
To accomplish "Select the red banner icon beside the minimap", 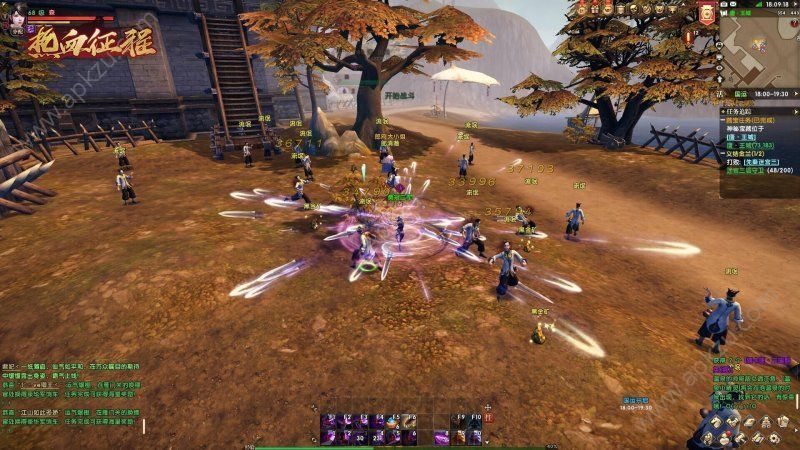I will tap(708, 13).
